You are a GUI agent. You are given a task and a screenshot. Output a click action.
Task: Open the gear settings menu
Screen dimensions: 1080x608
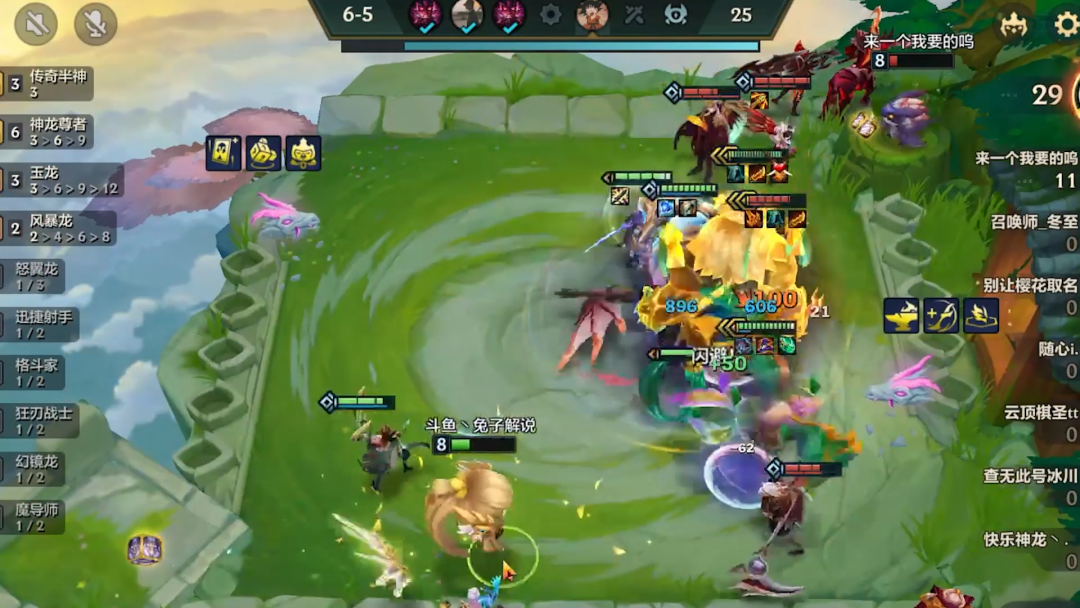pyautogui.click(x=1066, y=24)
